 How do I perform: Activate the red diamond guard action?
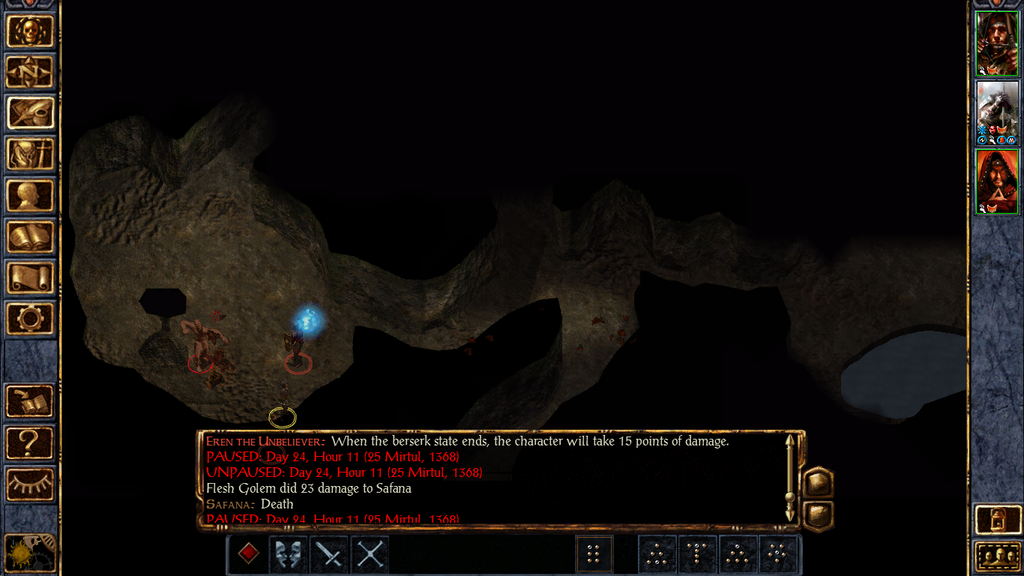[x=249, y=554]
